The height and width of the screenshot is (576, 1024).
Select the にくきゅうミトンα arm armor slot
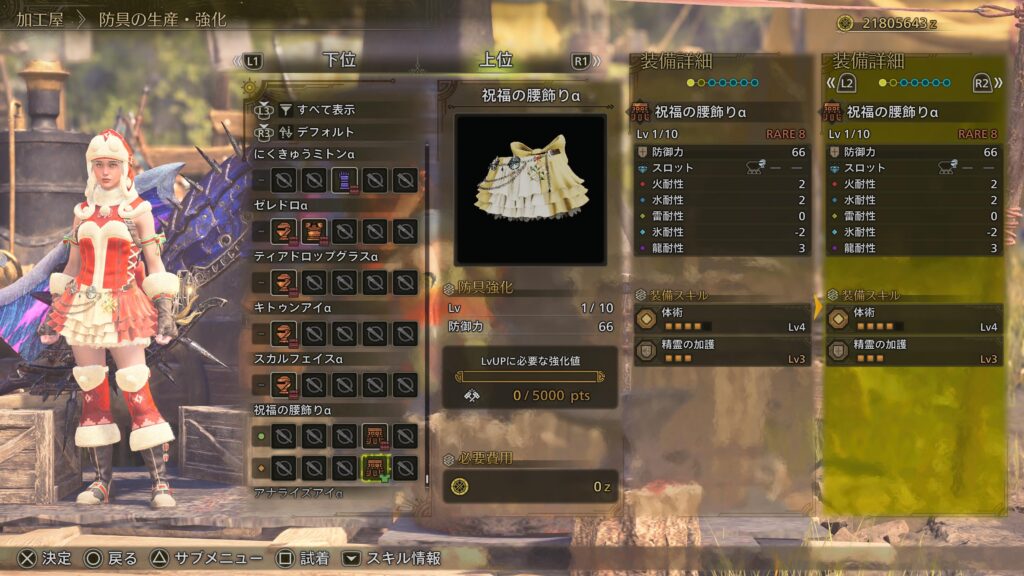tap(345, 180)
